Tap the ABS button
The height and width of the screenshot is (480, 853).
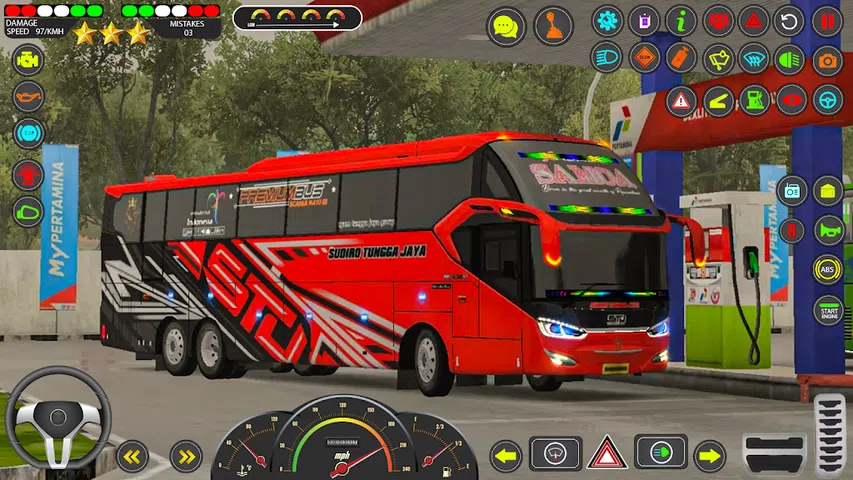[x=827, y=269]
